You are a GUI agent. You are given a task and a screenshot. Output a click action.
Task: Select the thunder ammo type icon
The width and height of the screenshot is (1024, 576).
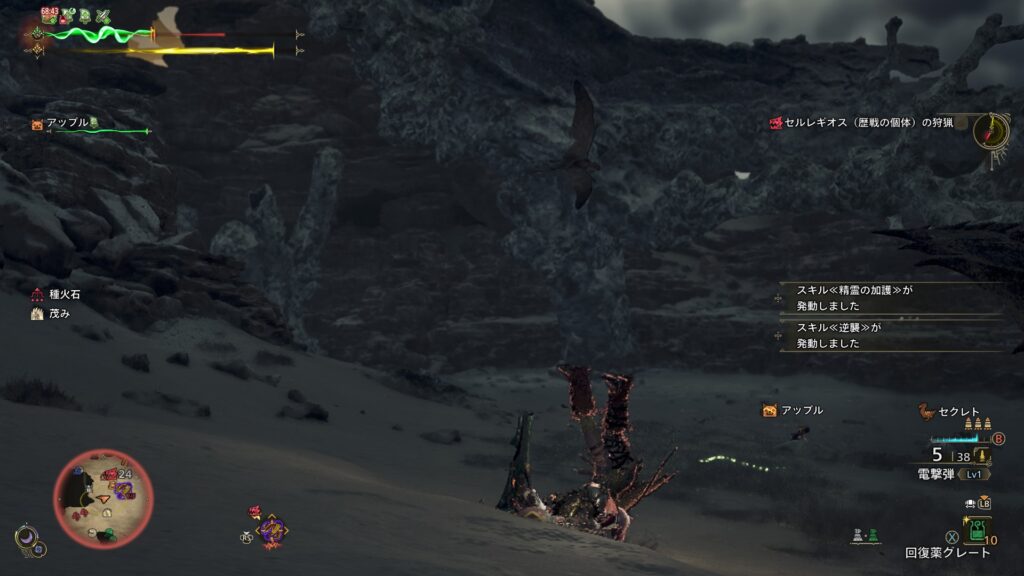(x=983, y=456)
